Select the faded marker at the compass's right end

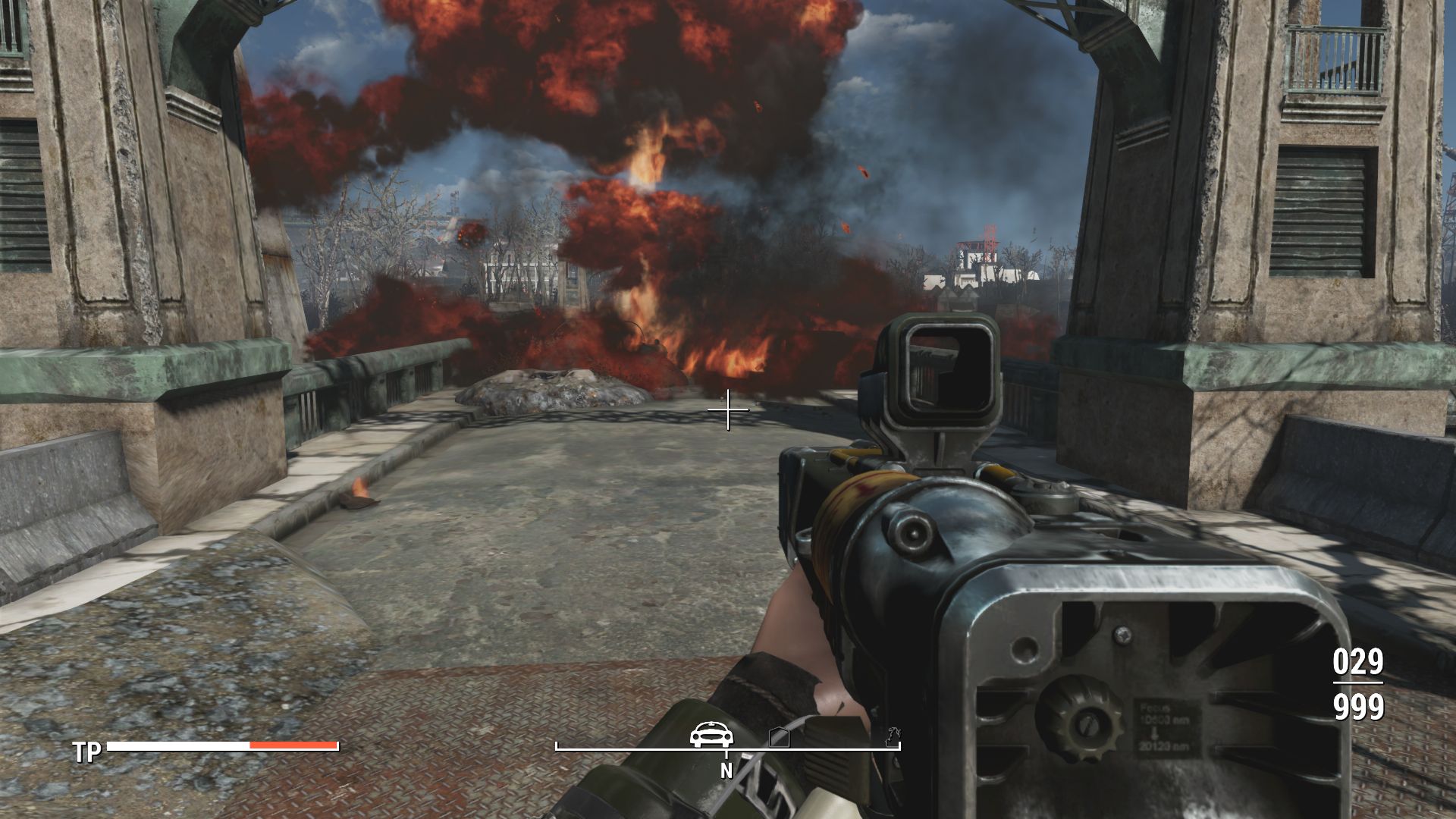pos(893,736)
